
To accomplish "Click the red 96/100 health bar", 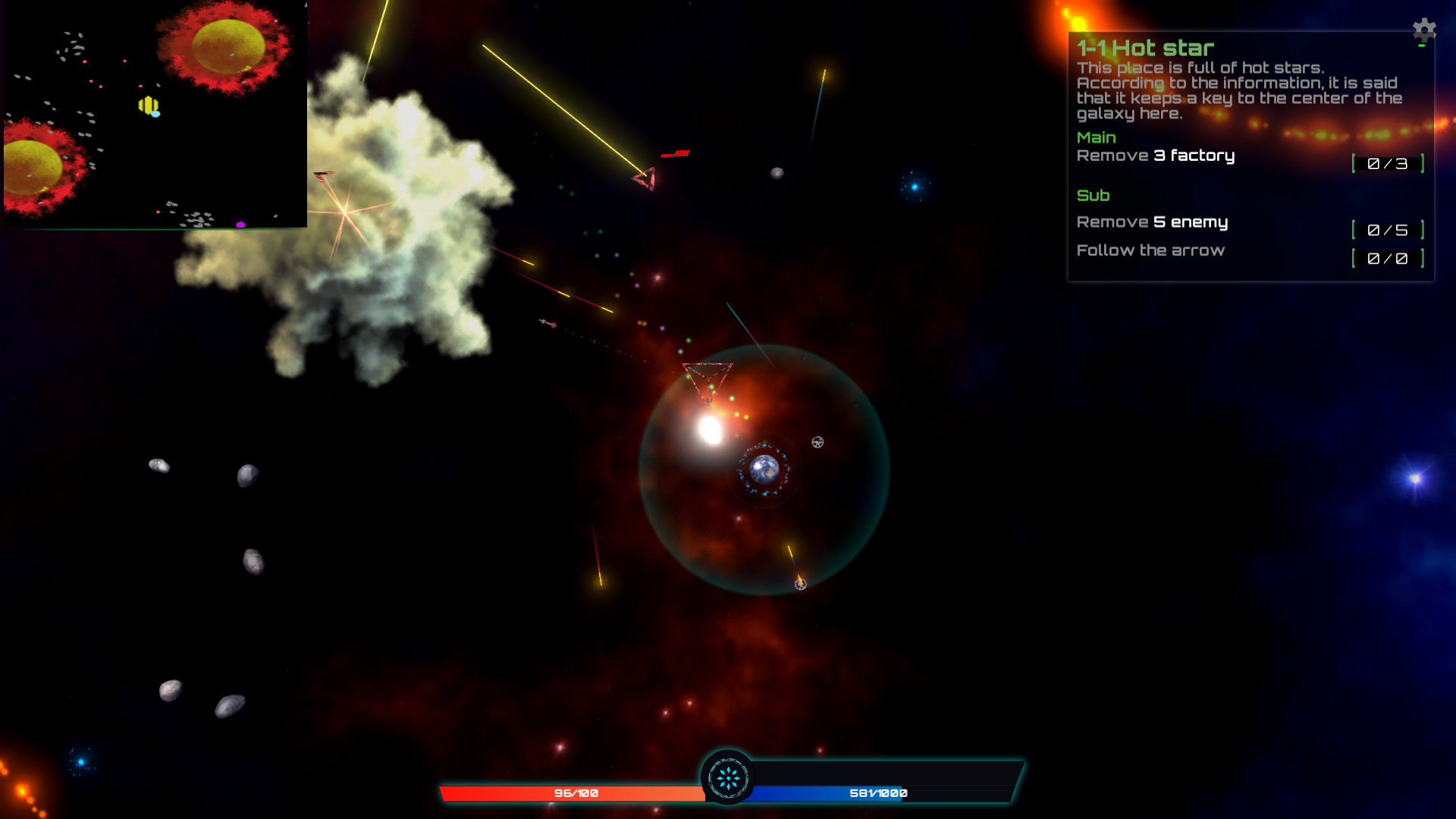I will [575, 793].
